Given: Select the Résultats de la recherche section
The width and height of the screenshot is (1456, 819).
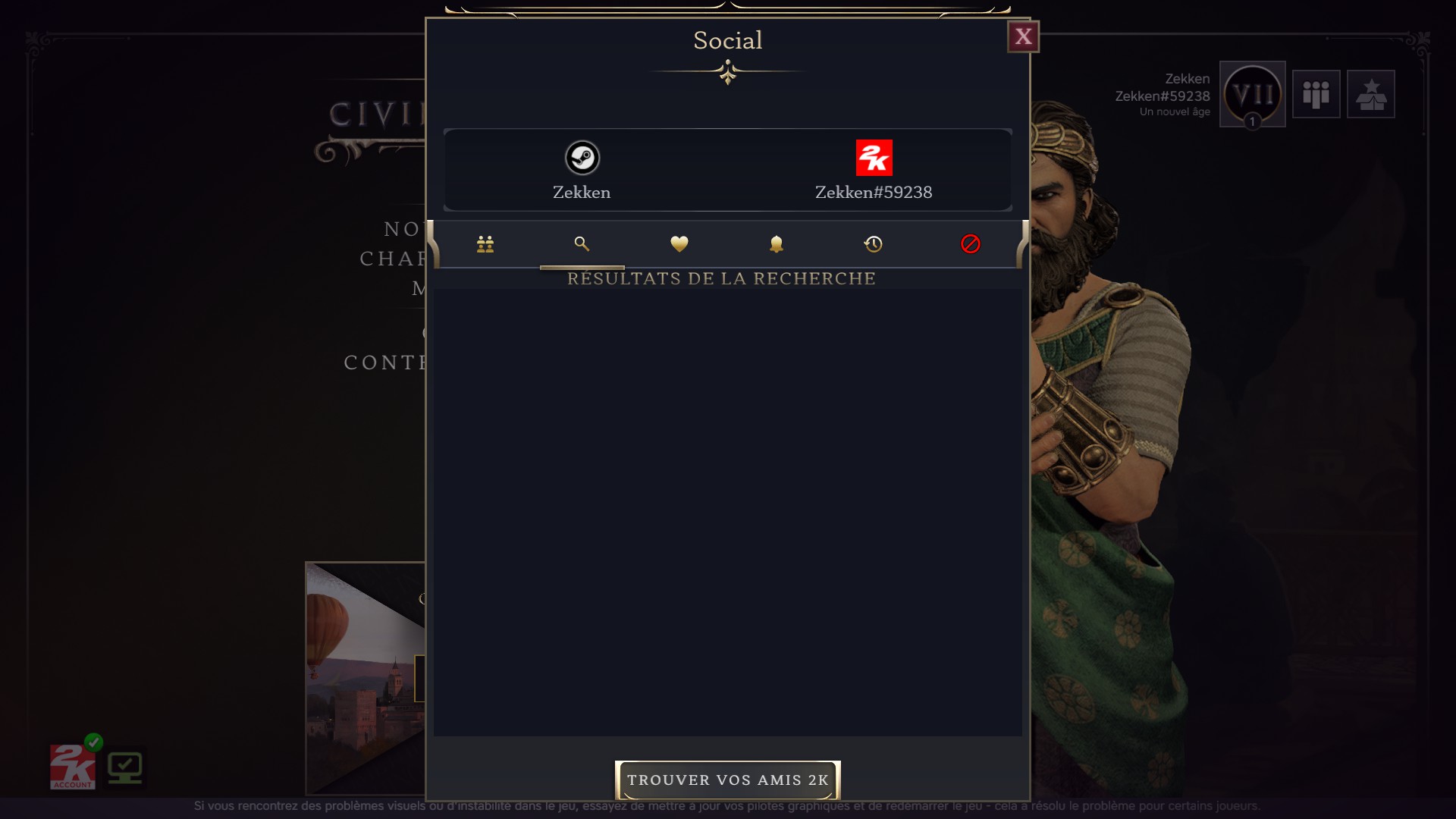Looking at the screenshot, I should coord(721,278).
